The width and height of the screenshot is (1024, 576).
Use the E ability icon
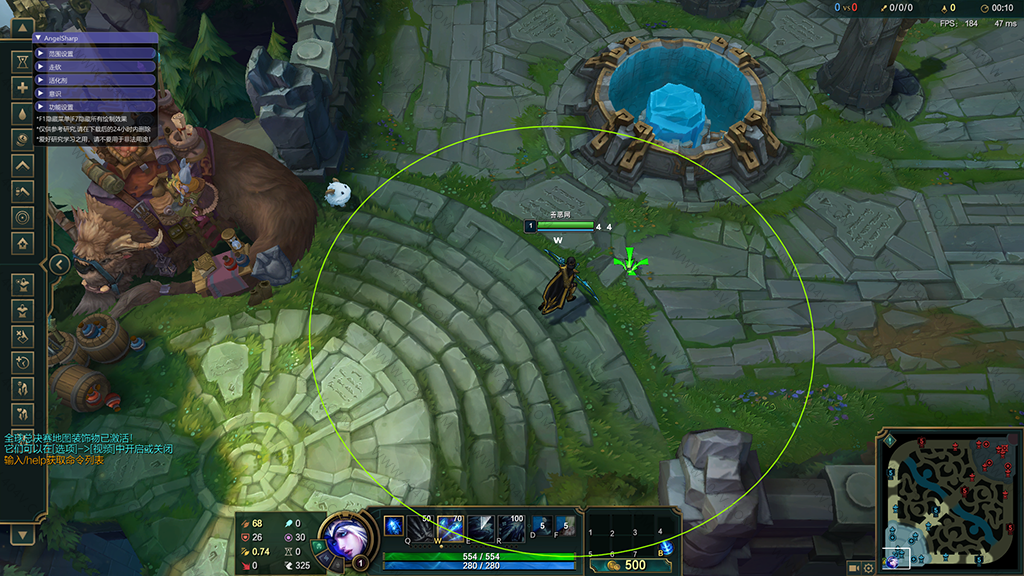point(480,526)
